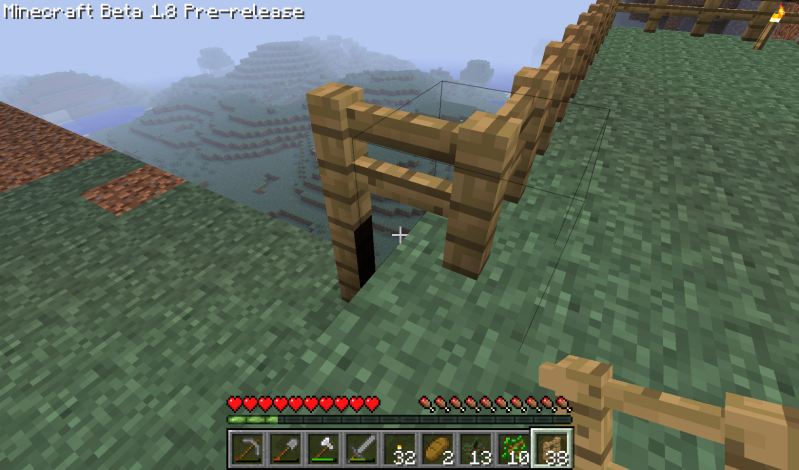Screen dimensions: 799x470
Task: Choose the axe in the hotbar
Action: point(323,449)
